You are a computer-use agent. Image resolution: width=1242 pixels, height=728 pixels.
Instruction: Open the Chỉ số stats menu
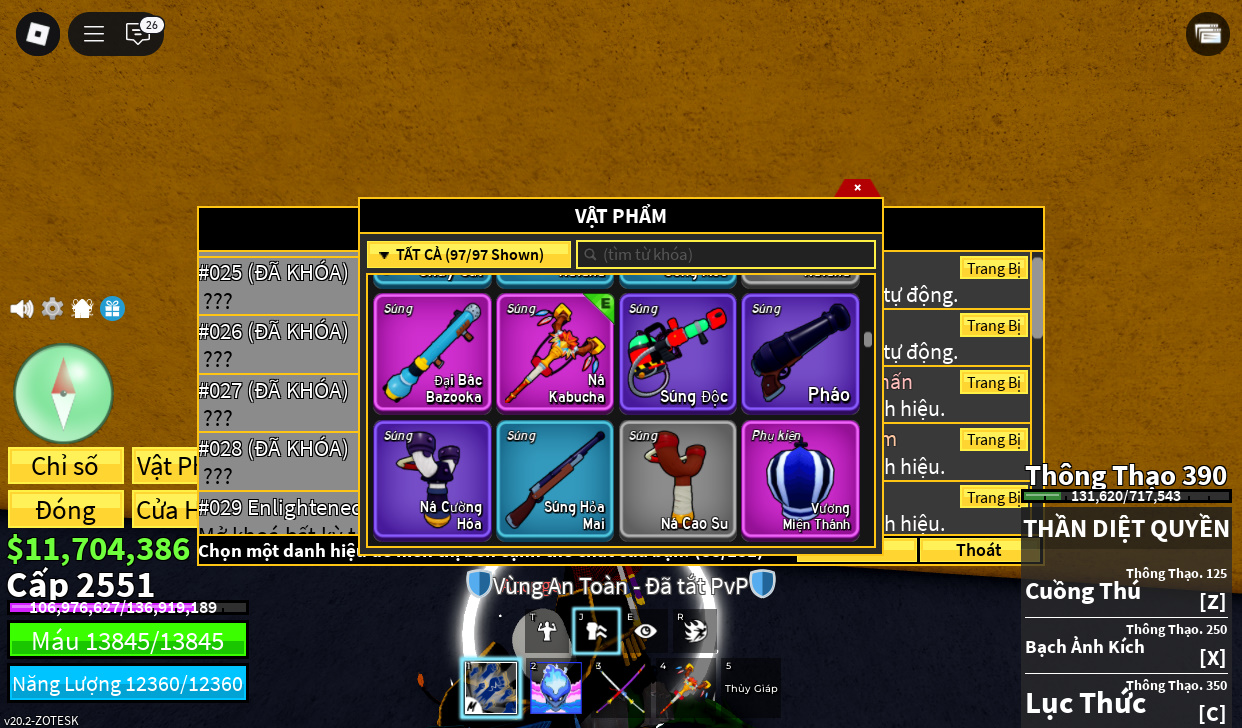click(x=66, y=466)
